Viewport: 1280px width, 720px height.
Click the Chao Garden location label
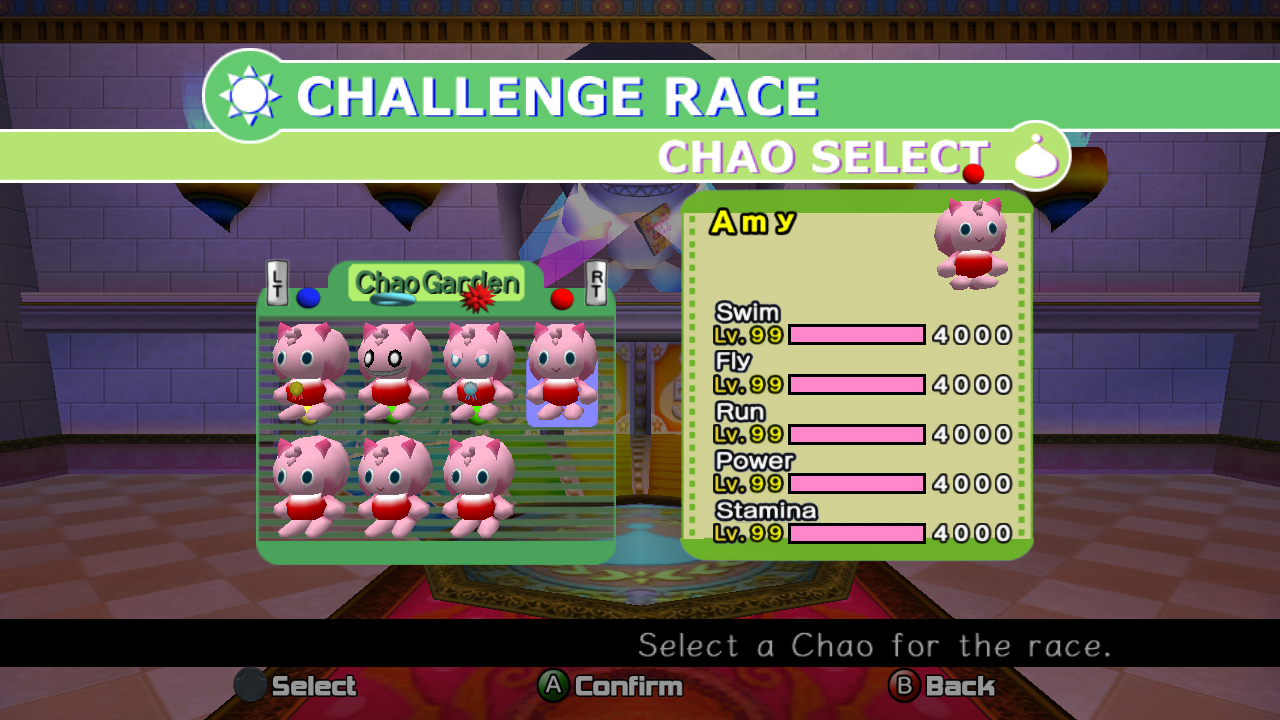[437, 283]
